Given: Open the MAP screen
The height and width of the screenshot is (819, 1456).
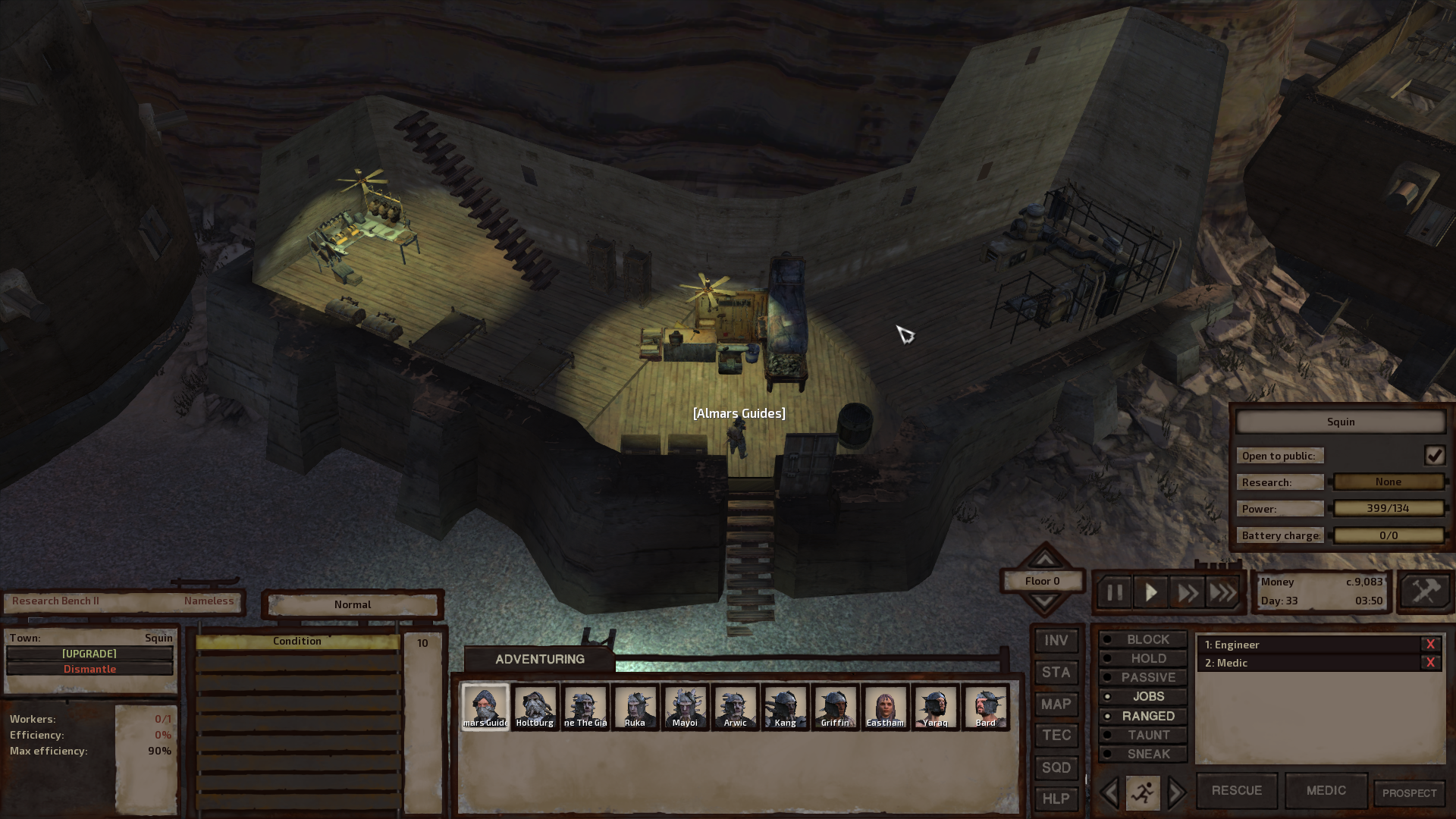Looking at the screenshot, I should point(1056,704).
